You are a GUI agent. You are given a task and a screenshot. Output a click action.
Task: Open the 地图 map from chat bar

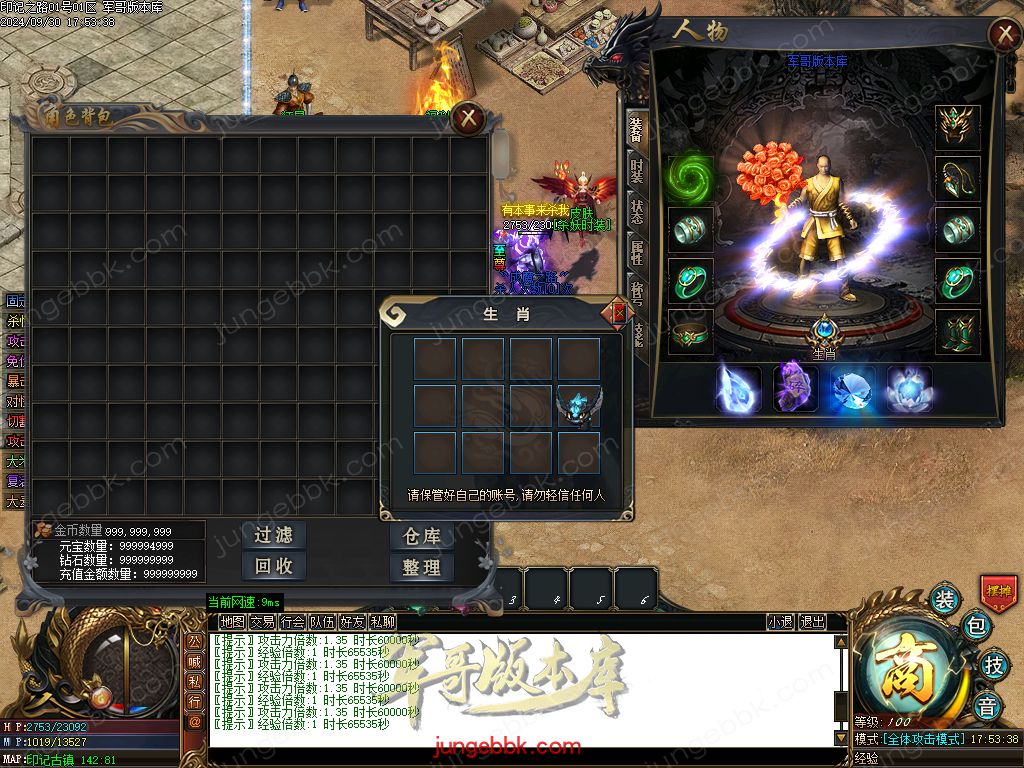(232, 622)
